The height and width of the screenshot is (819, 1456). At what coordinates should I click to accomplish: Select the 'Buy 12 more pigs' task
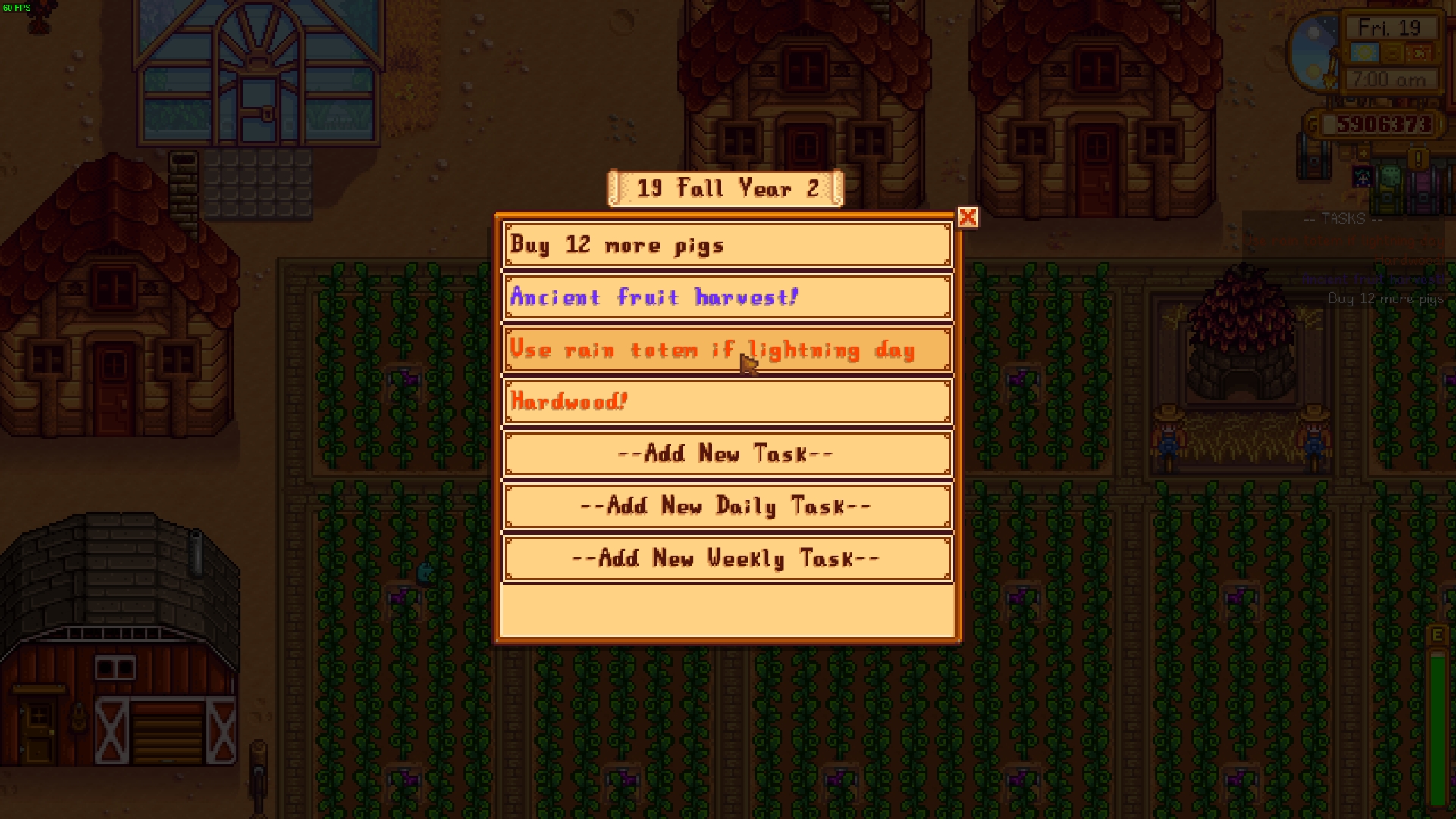(726, 245)
